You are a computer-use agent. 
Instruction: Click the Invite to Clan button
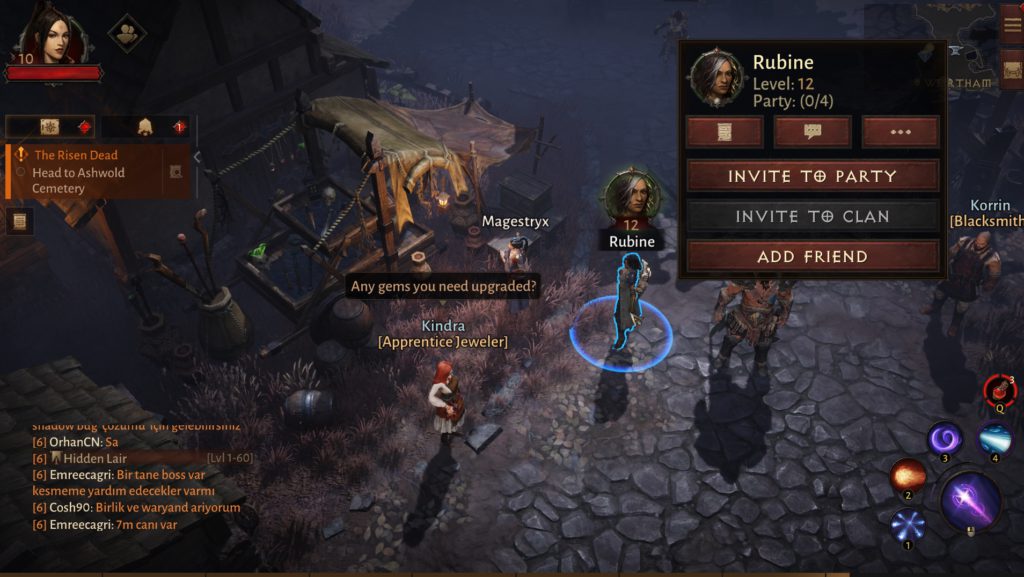812,216
